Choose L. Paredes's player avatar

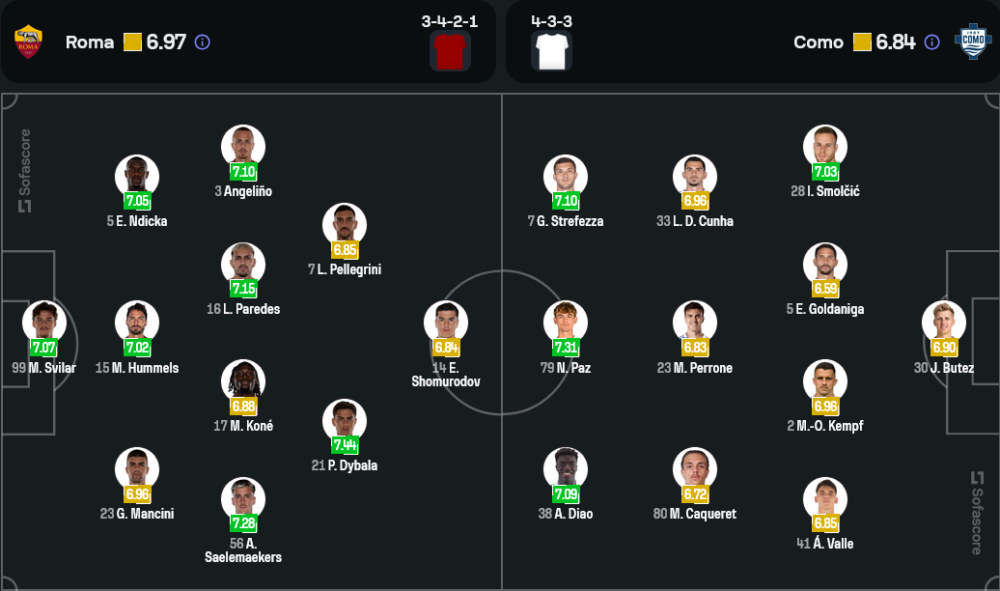[243, 264]
